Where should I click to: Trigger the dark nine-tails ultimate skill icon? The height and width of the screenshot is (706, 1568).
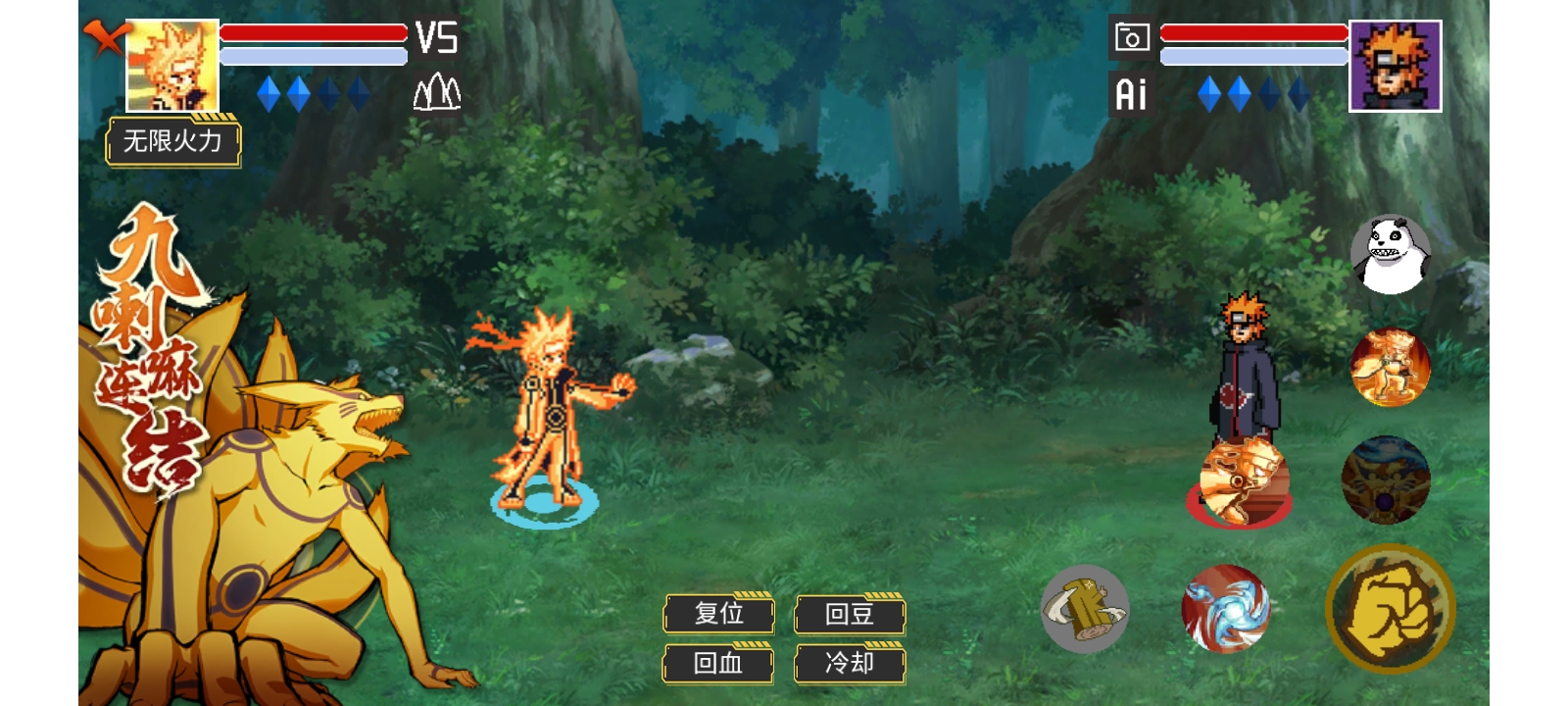click(1385, 480)
